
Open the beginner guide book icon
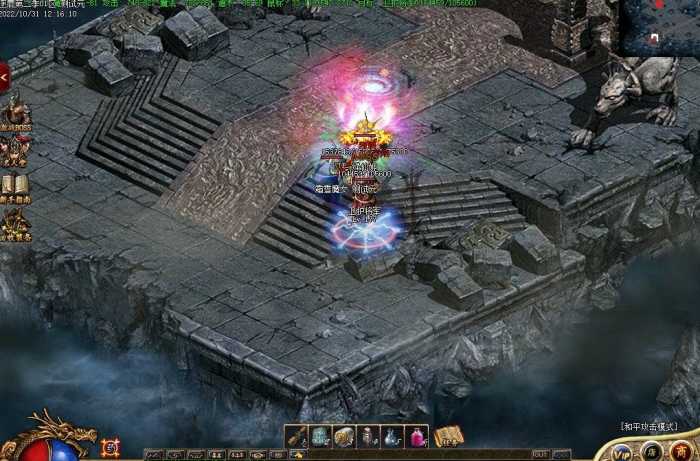[x=15, y=187]
